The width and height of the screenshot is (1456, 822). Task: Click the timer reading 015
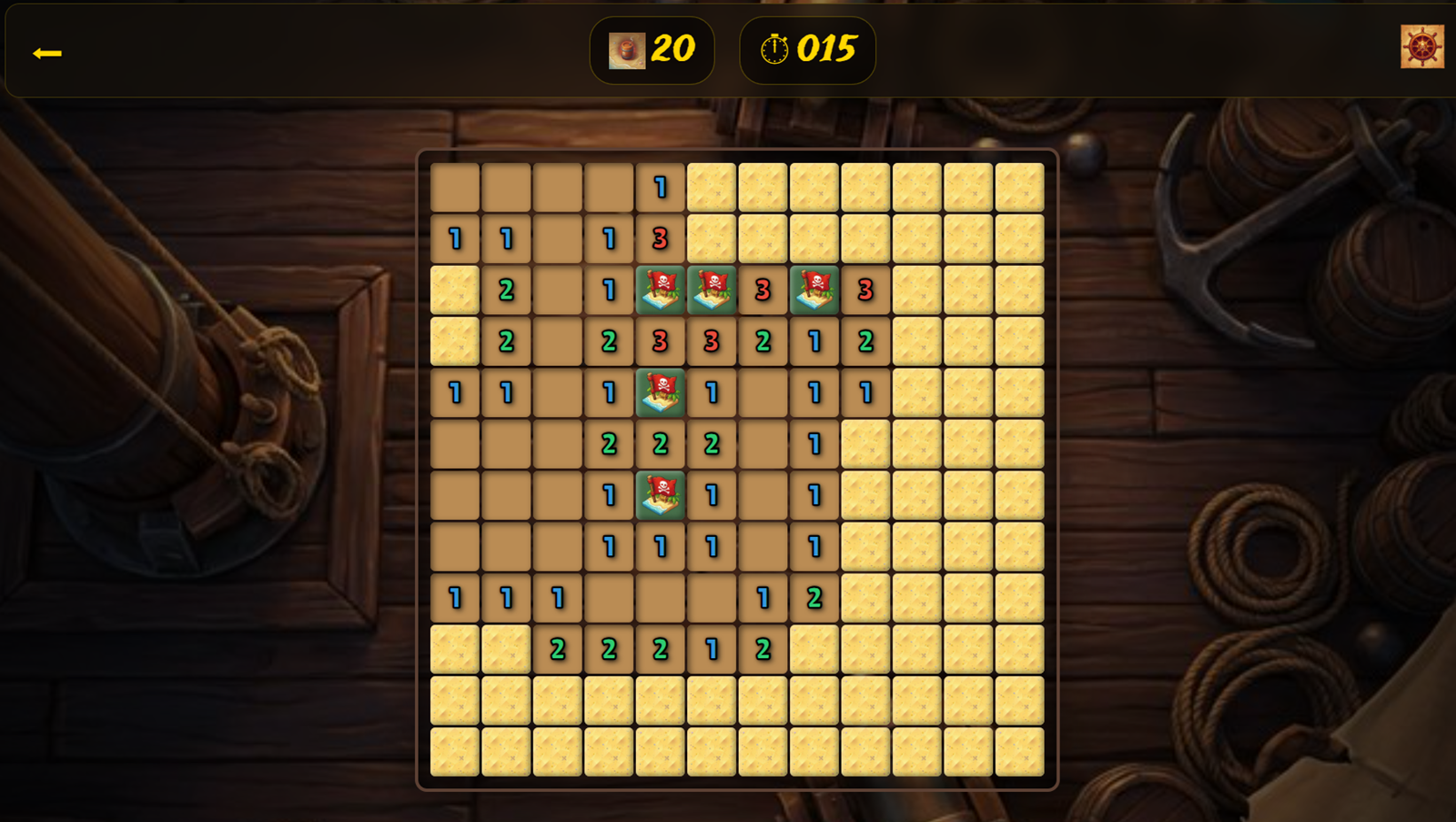click(x=826, y=51)
